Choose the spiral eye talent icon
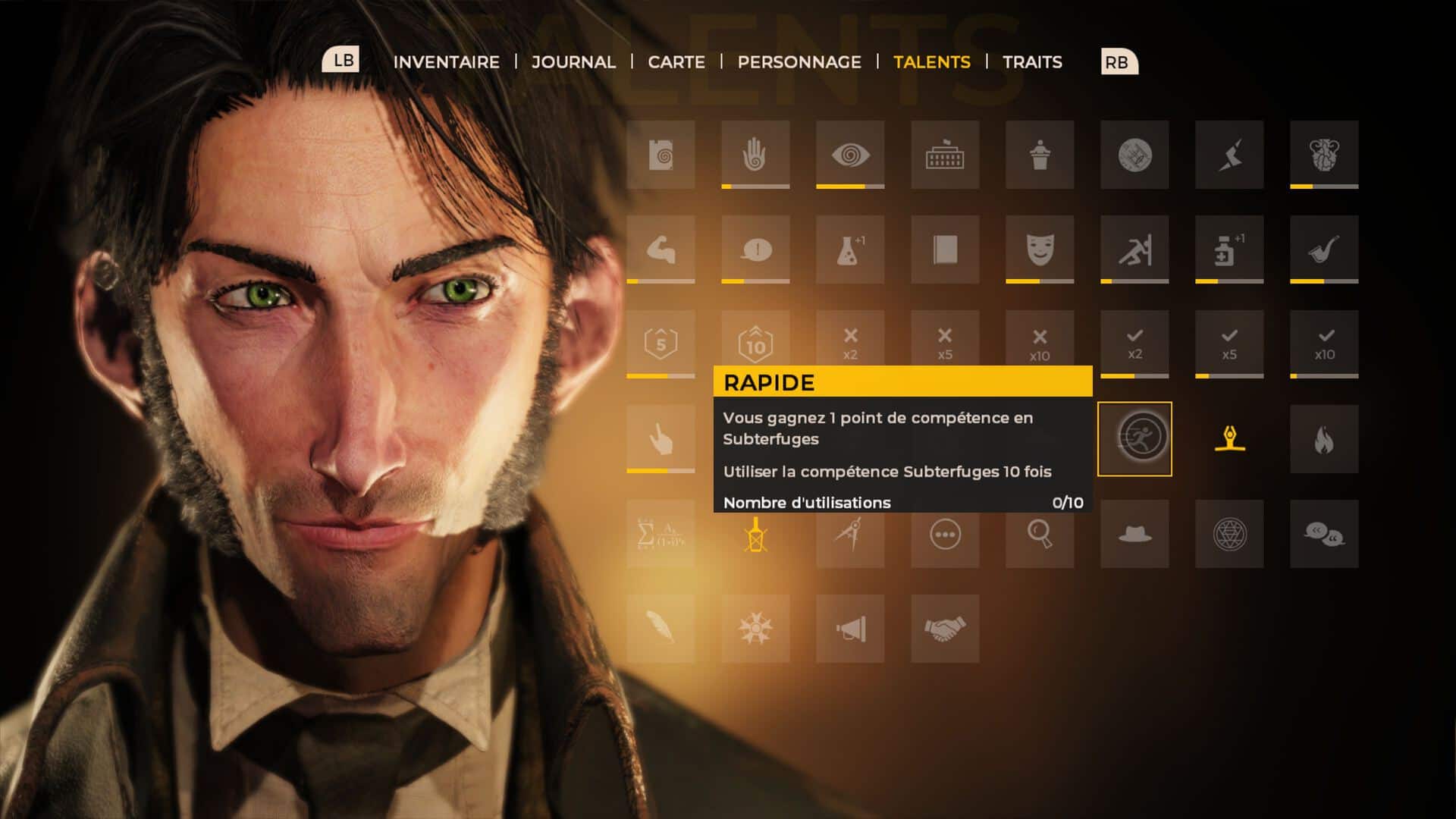The height and width of the screenshot is (819, 1456). click(850, 155)
